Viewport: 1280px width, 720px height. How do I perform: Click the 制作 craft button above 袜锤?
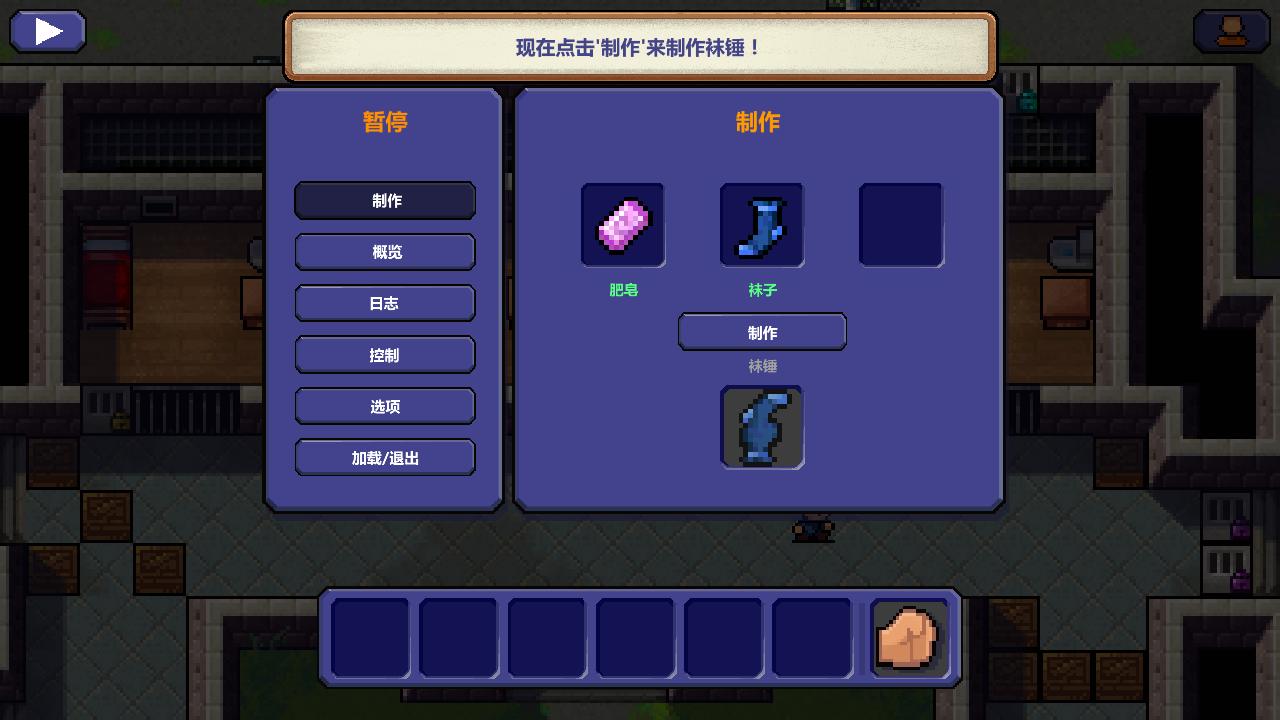(x=762, y=332)
